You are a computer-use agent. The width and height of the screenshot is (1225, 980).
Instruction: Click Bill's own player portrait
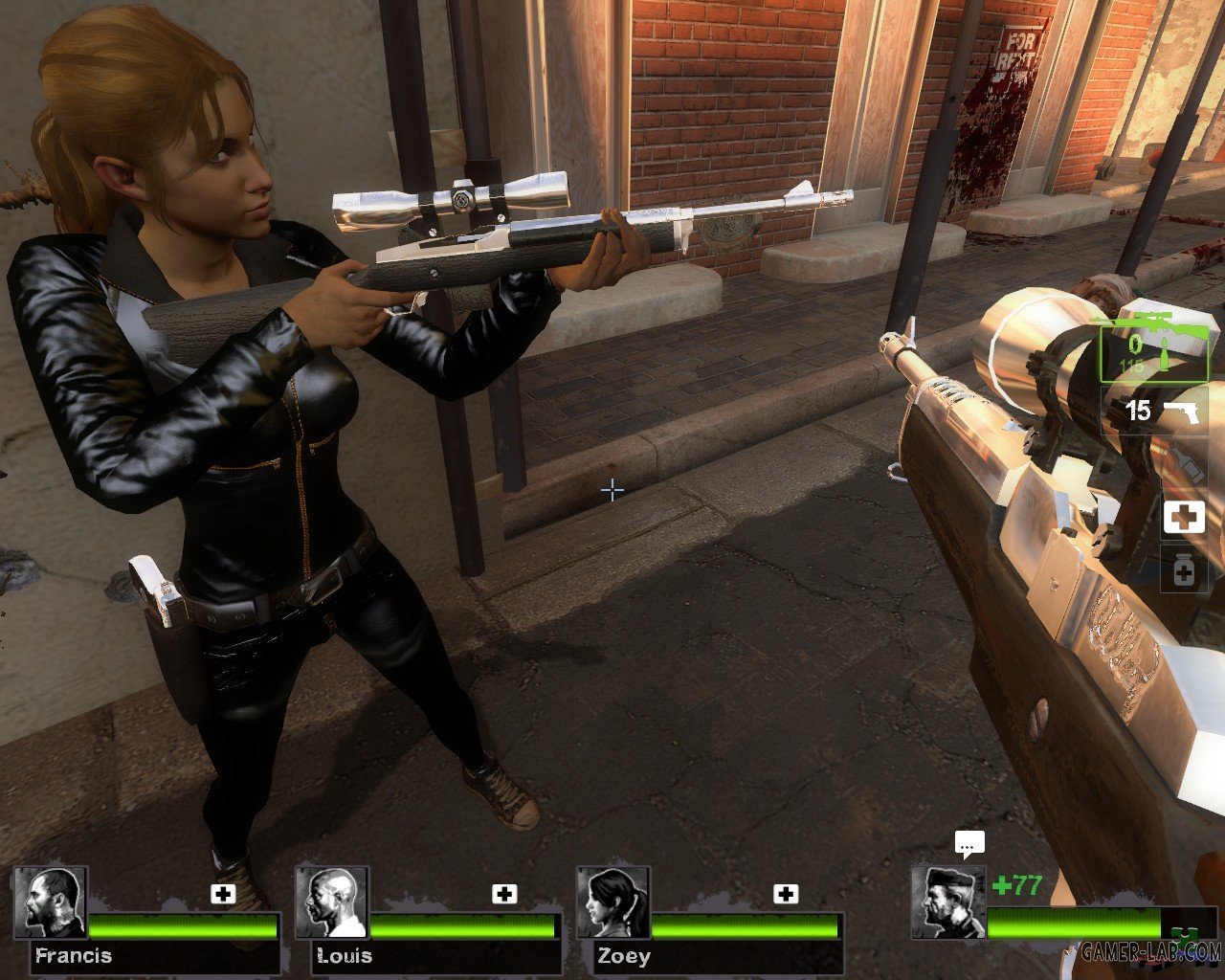[947, 902]
